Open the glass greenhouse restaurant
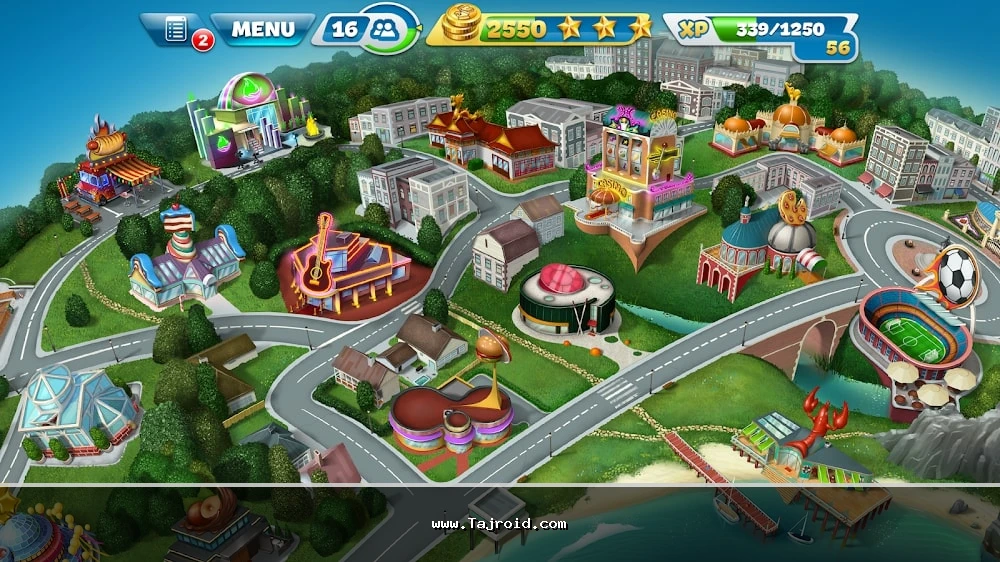 click(x=76, y=405)
